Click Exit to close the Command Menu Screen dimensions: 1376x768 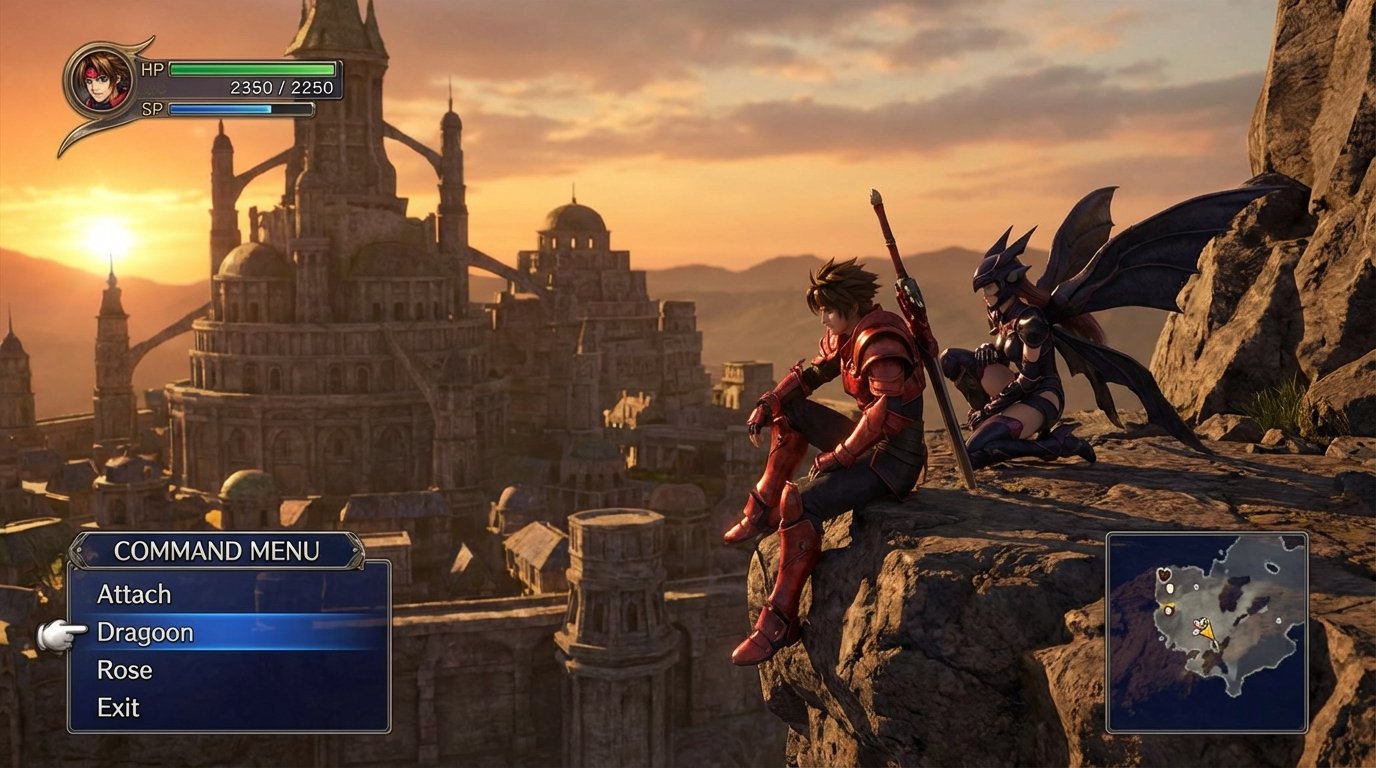119,708
